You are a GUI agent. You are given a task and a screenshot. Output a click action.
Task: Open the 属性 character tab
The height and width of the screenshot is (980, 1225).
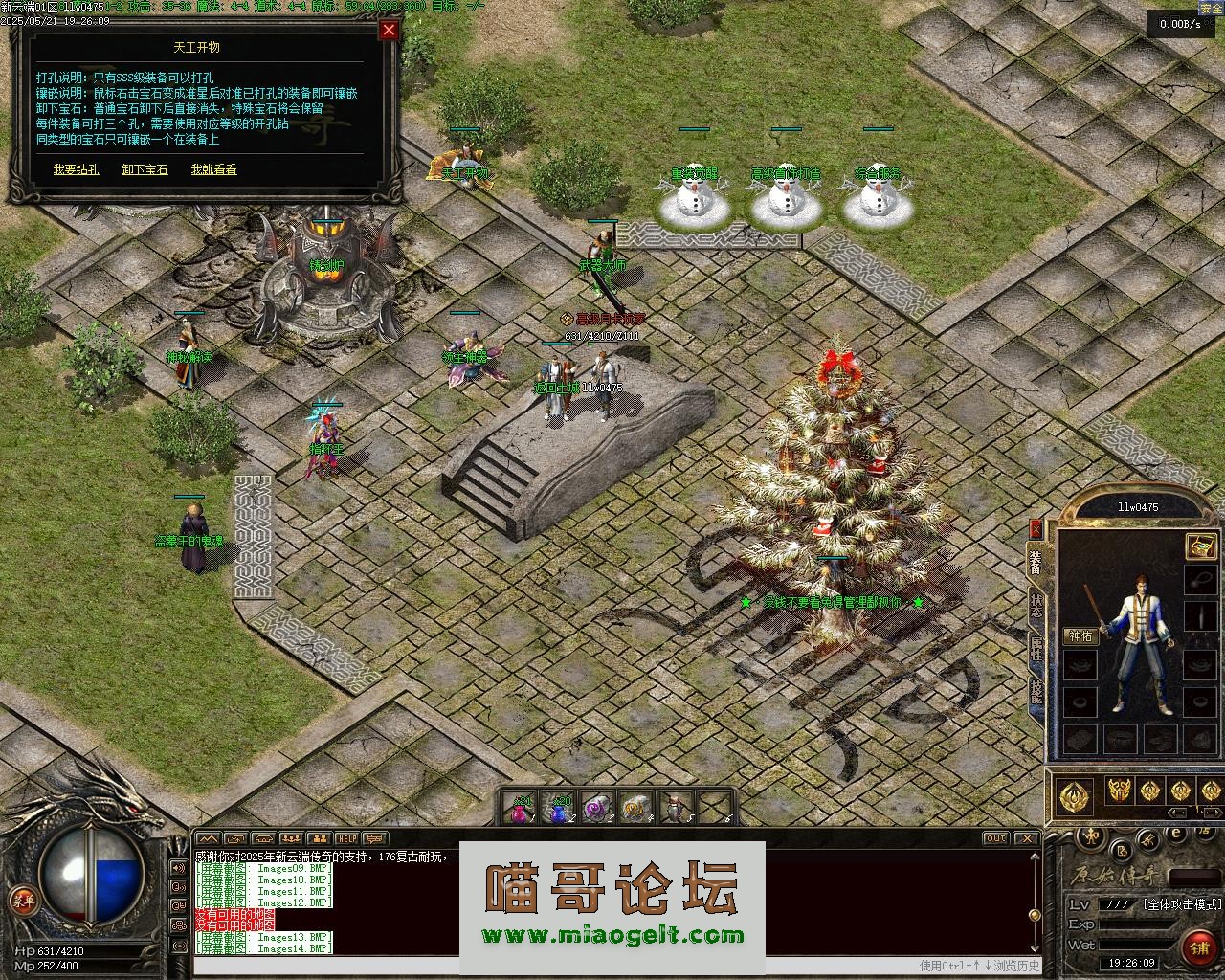click(x=1036, y=648)
